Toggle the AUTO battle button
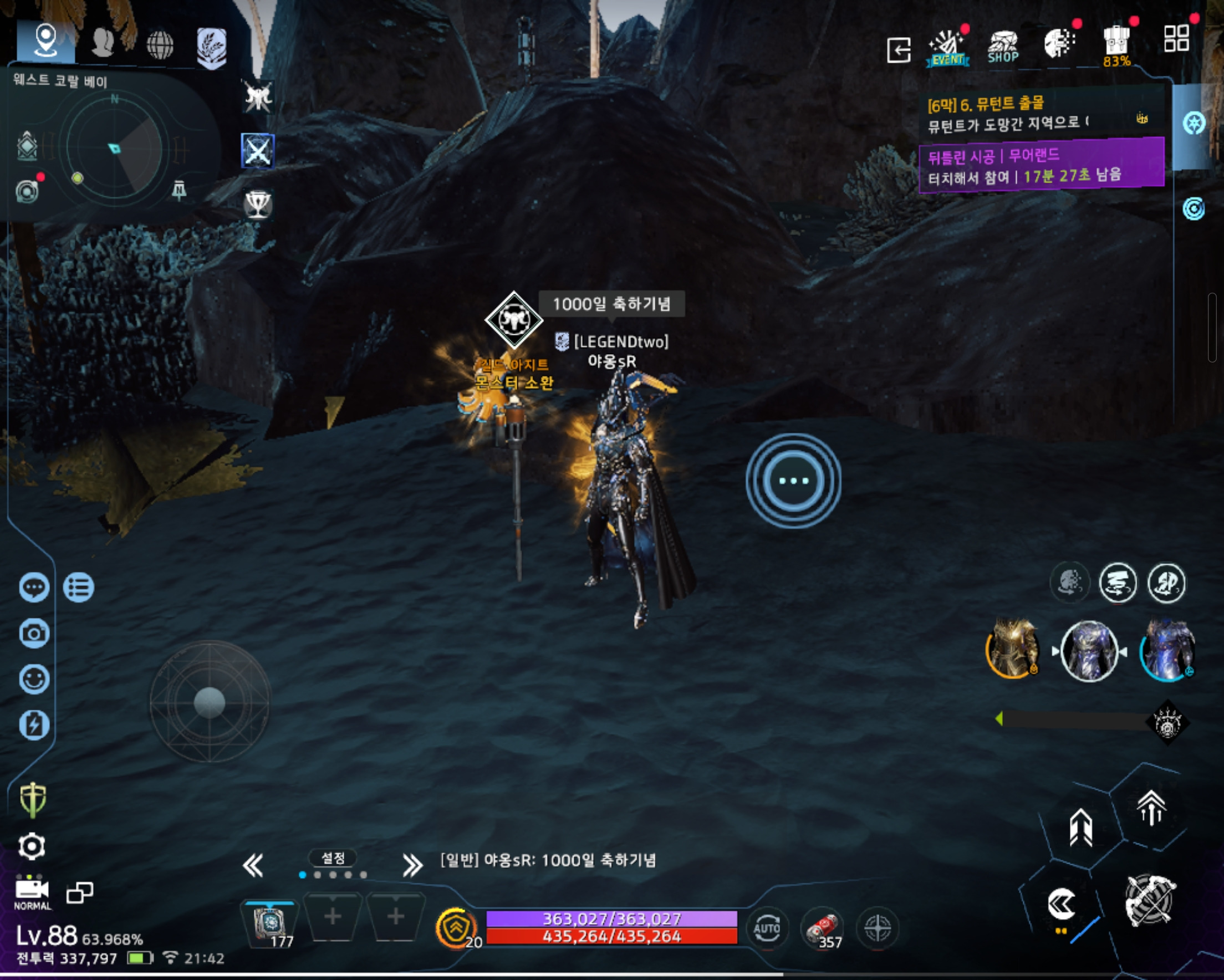This screenshot has height=980, width=1224. [767, 929]
